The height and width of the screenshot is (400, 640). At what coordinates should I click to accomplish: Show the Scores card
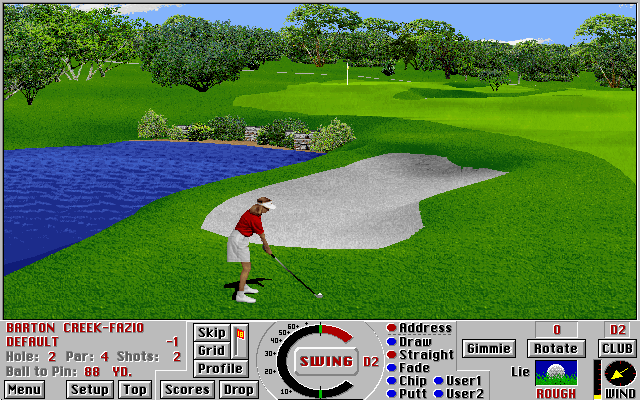click(x=187, y=389)
